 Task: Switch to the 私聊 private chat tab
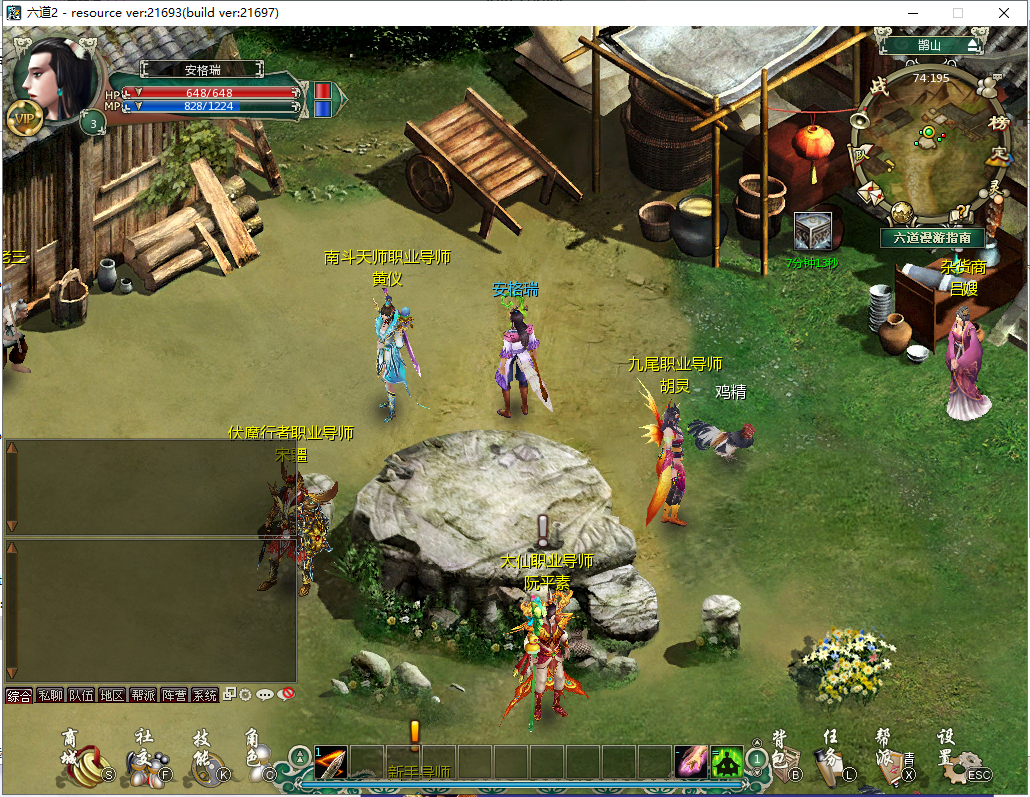click(50, 695)
